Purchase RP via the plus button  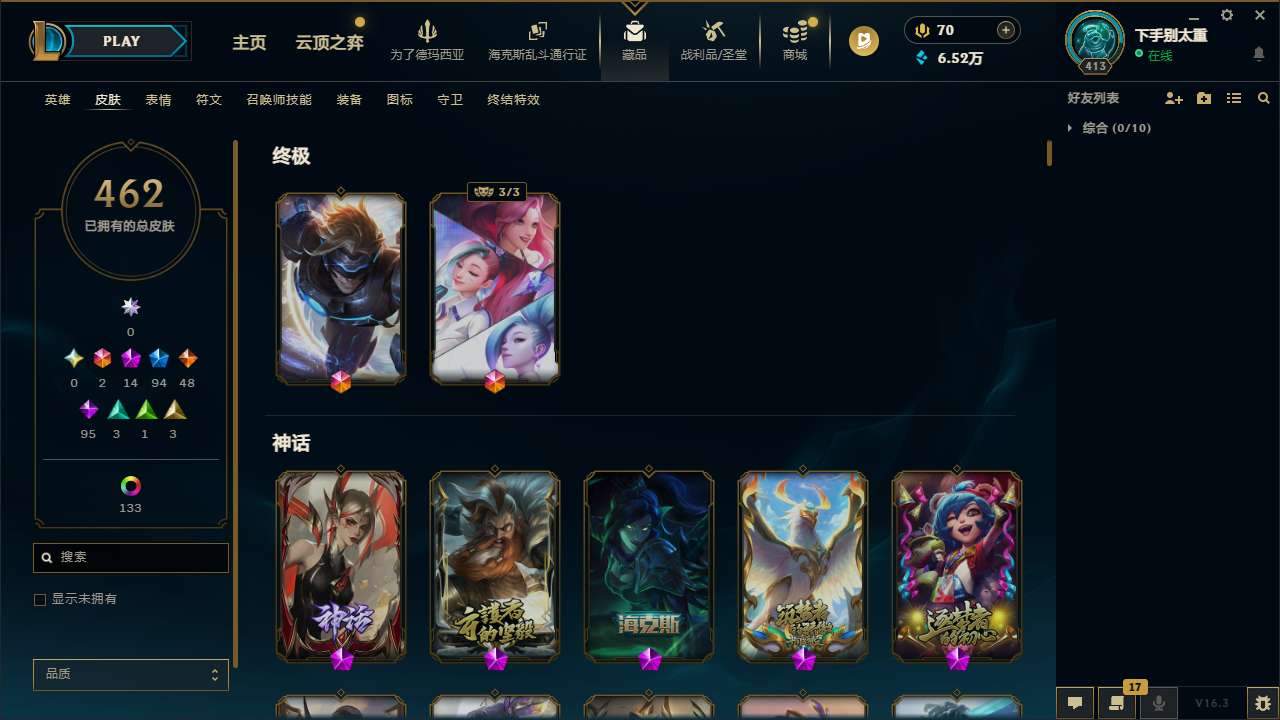[x=1003, y=30]
